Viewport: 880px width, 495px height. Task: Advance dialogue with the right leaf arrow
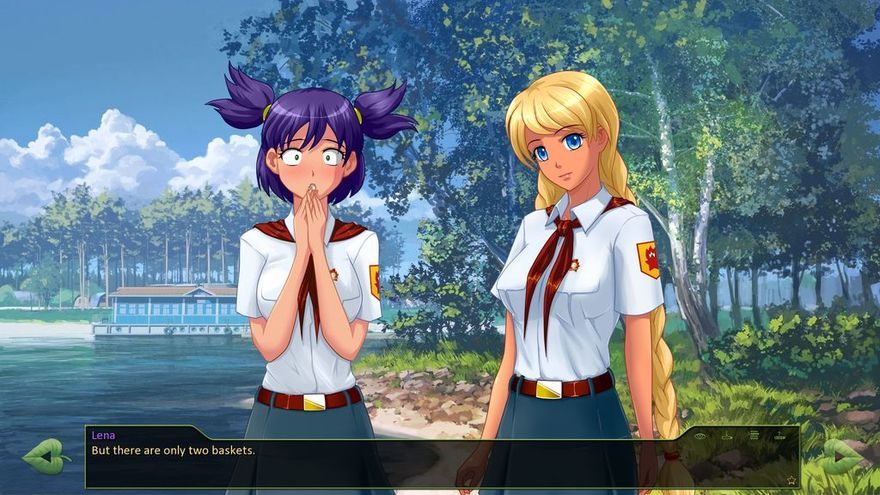[x=842, y=456]
